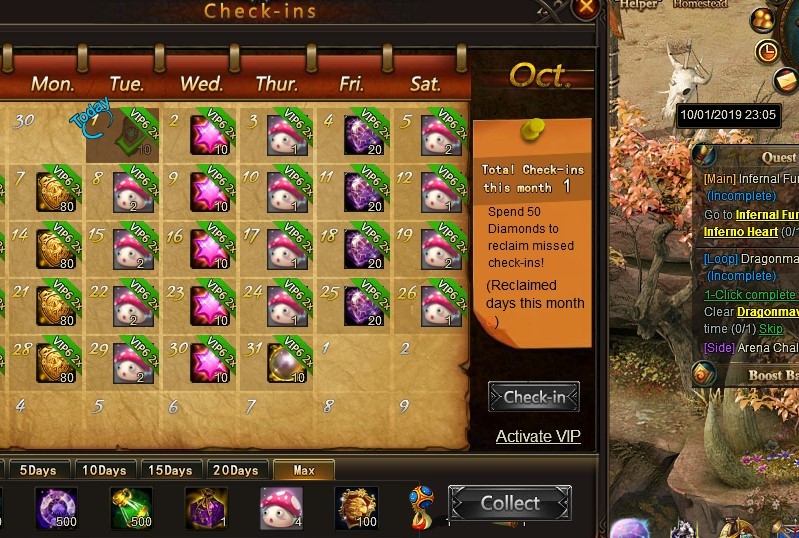Choose the 20Days rewards tab
This screenshot has width=799, height=538.
236,470
